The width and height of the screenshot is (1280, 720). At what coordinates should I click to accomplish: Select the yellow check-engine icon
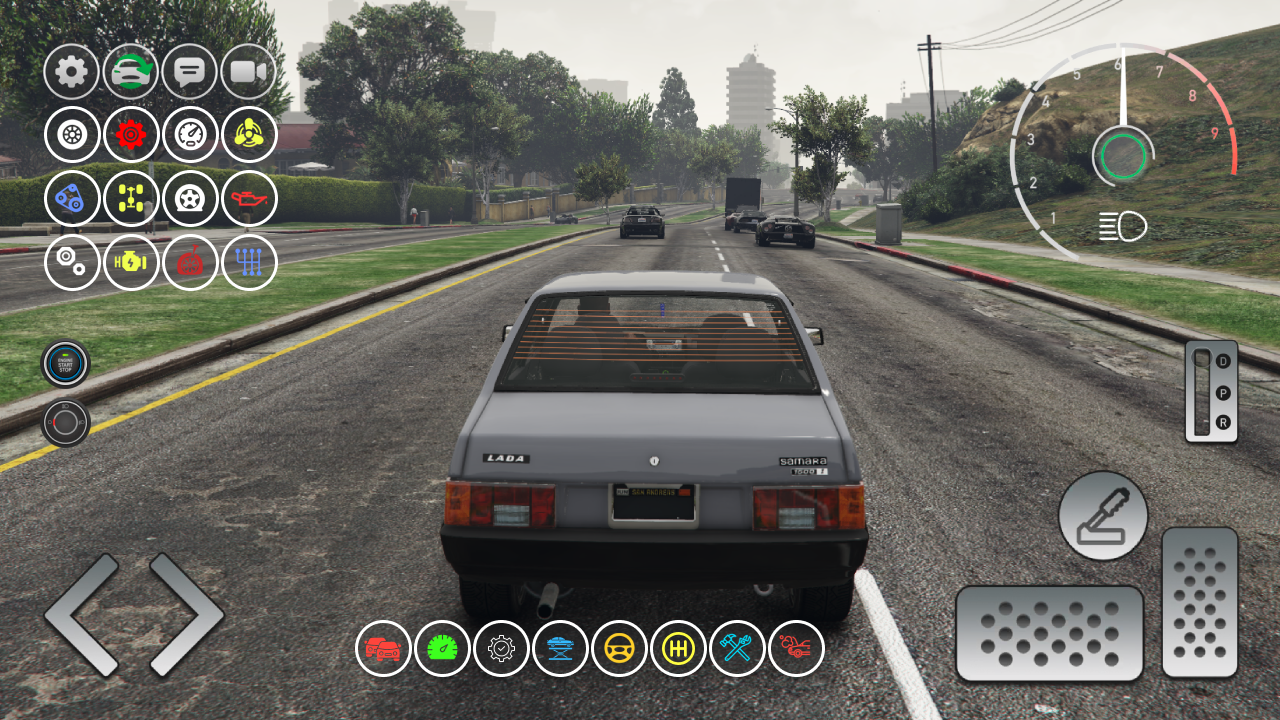click(131, 262)
